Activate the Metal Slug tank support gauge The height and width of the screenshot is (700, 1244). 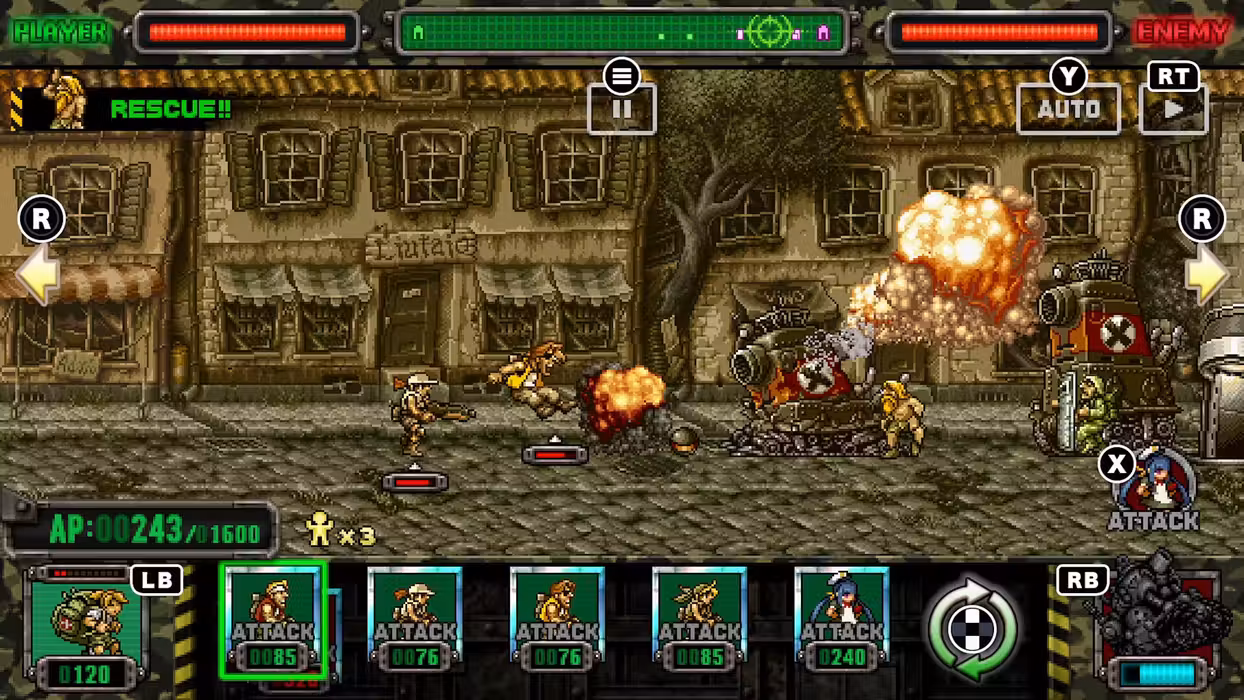point(1158,625)
